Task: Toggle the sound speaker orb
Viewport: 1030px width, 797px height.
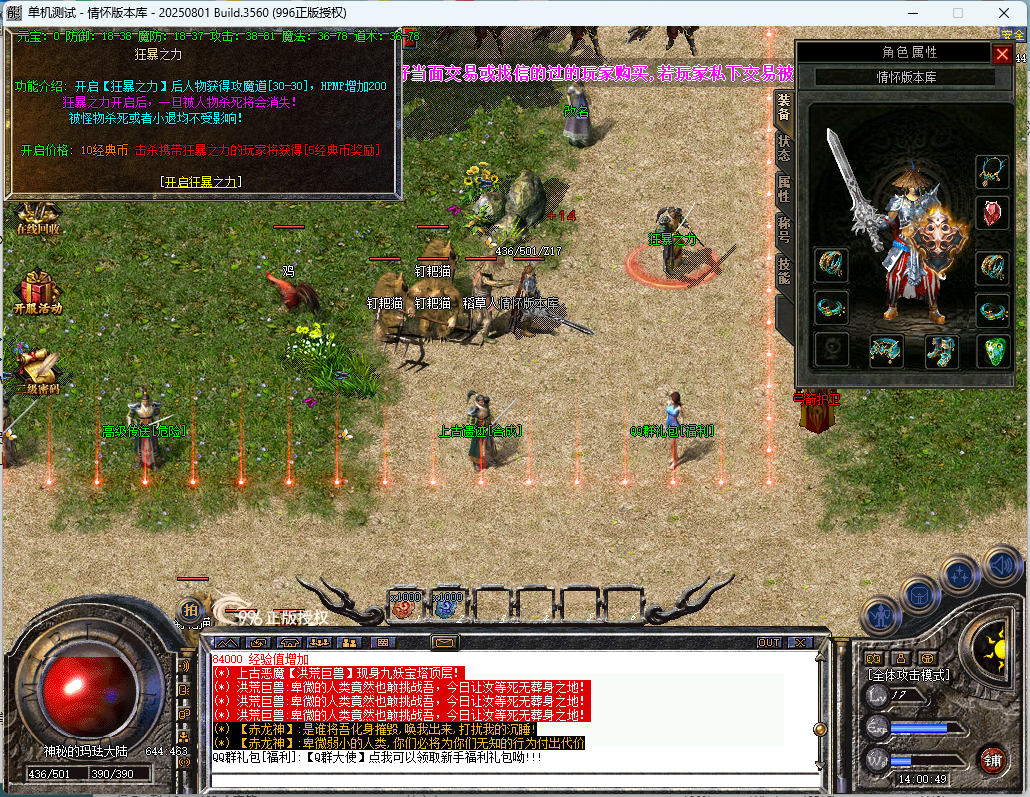Action: click(x=1003, y=566)
